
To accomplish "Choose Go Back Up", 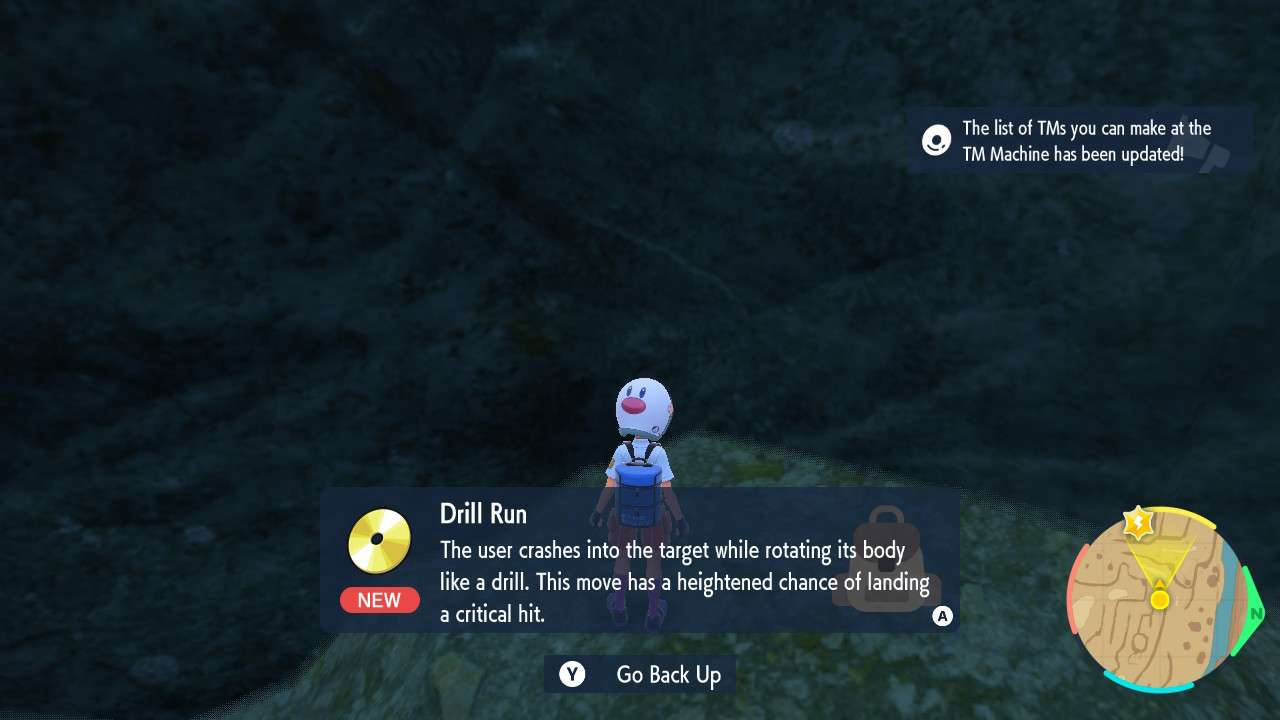I will pyautogui.click(x=666, y=674).
